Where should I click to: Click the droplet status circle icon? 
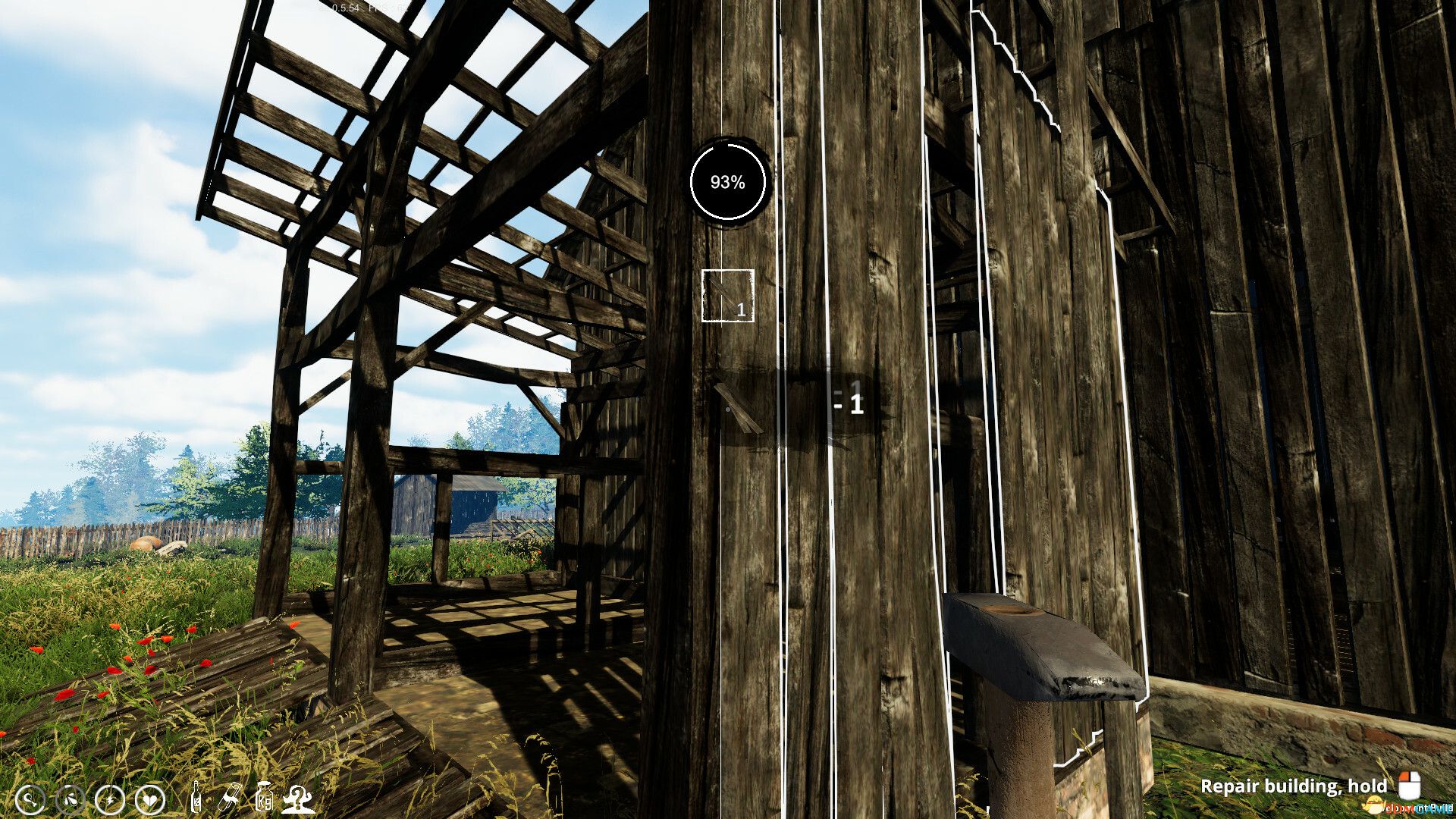pos(71,799)
